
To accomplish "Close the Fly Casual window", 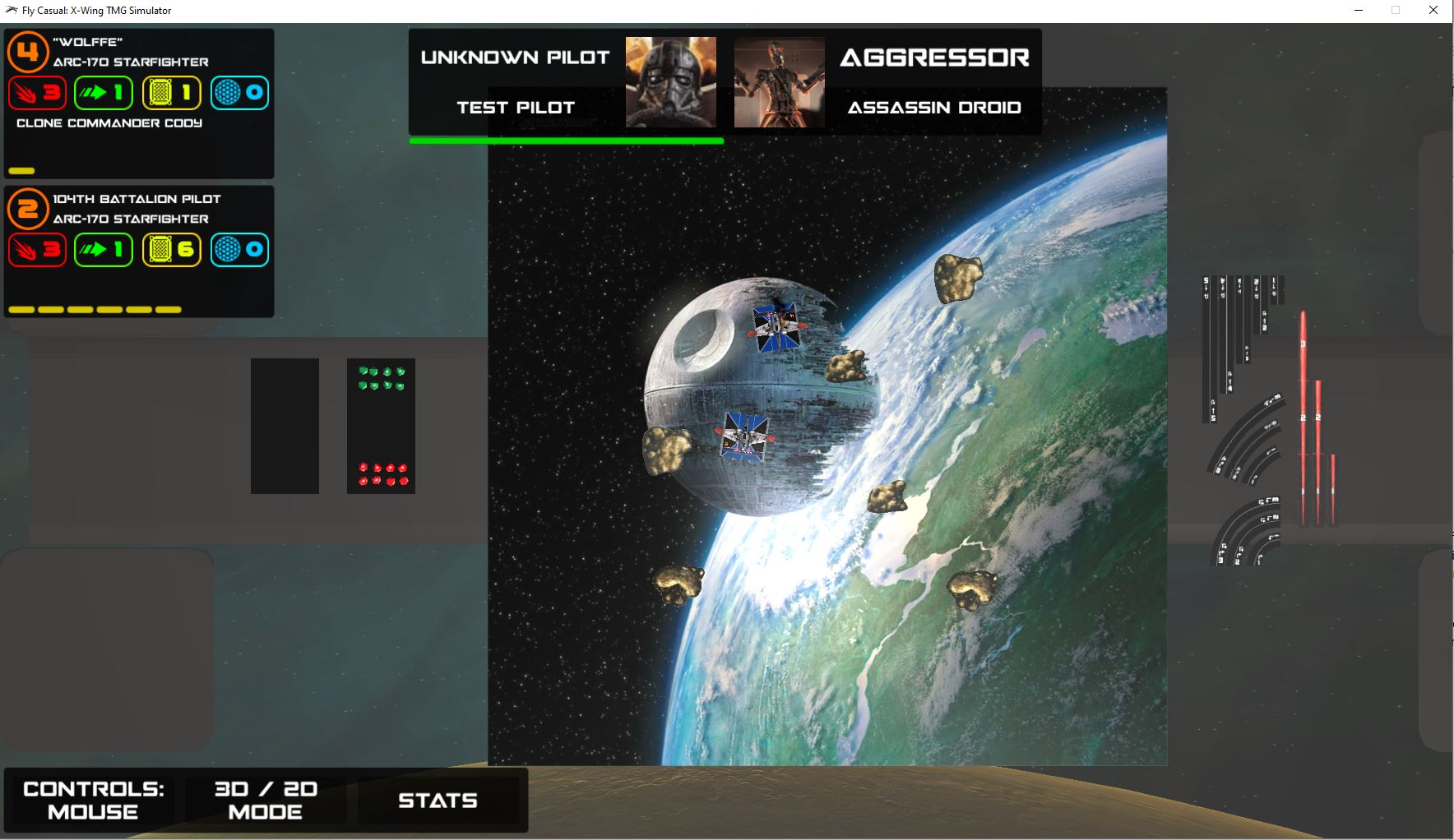I will point(1433,11).
